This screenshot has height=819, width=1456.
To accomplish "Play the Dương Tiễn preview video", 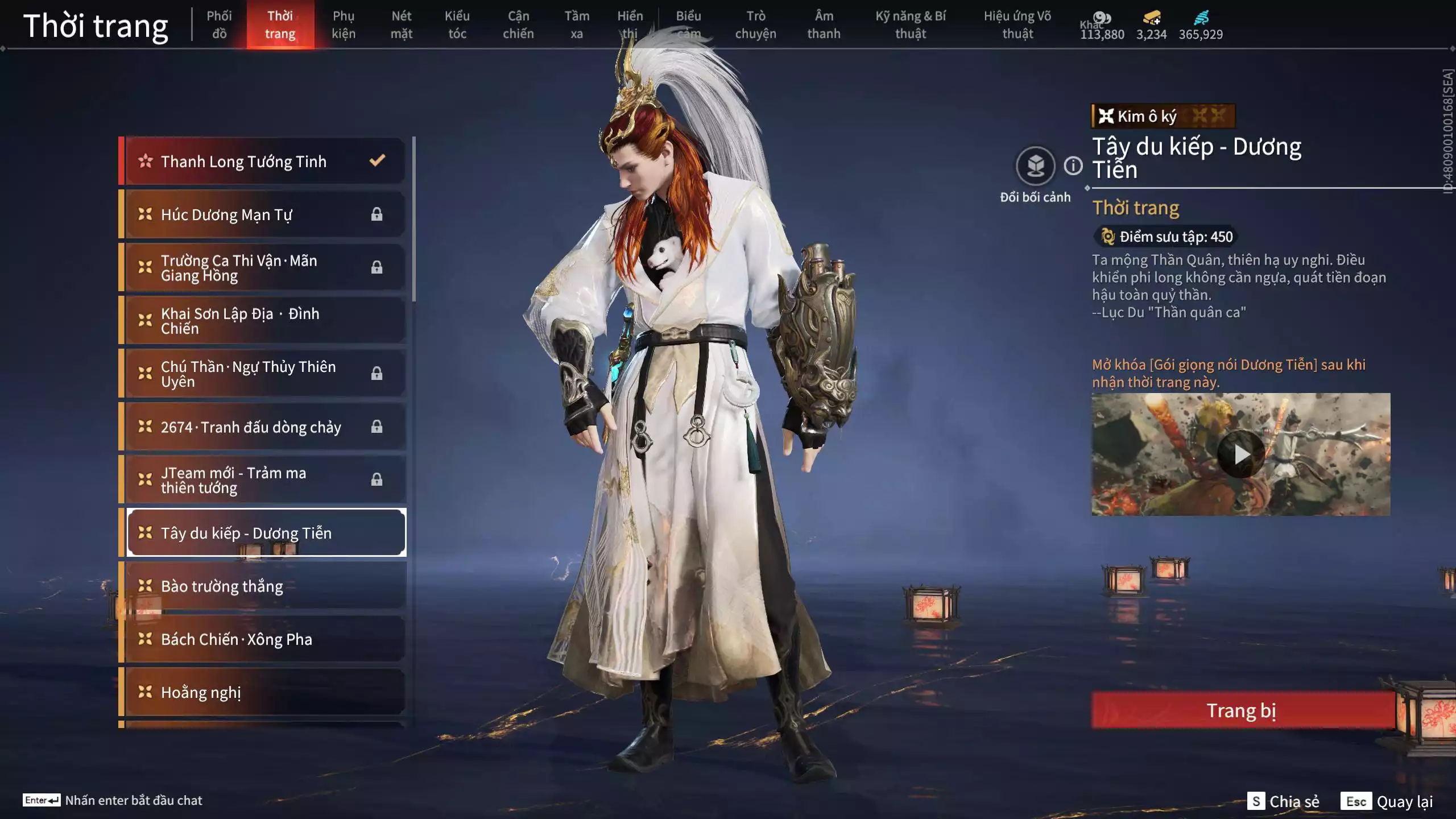I will [x=1241, y=454].
